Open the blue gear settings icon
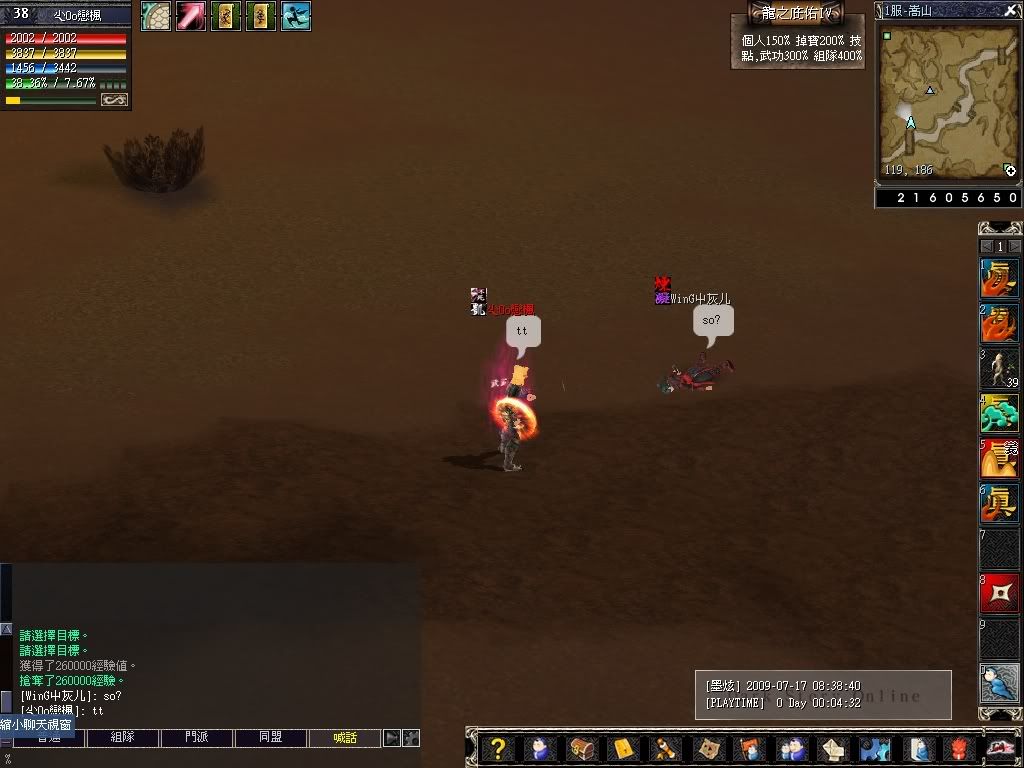This screenshot has width=1024, height=768. [x=875, y=748]
